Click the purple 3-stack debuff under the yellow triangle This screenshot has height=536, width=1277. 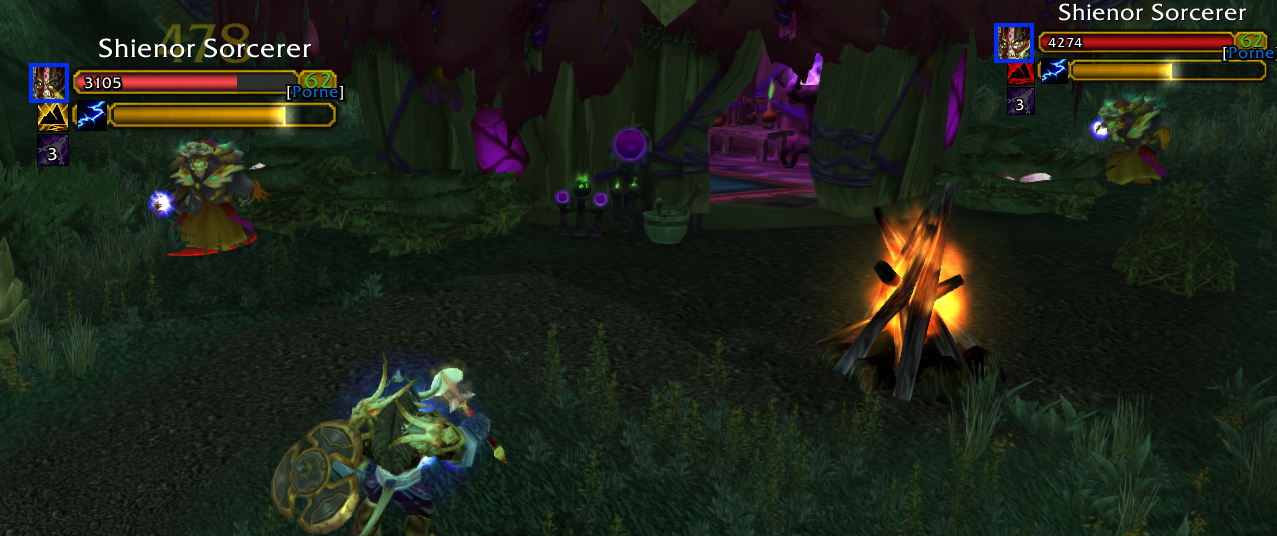pyautogui.click(x=53, y=152)
